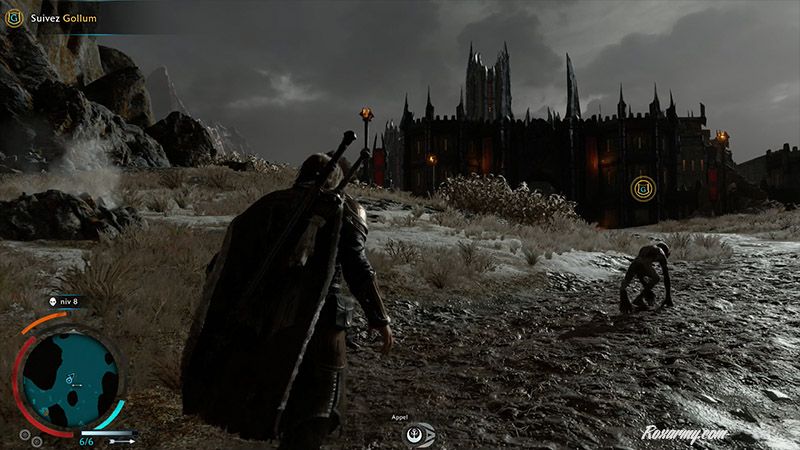Click the Suivez Gollum objective tracker

(56, 17)
